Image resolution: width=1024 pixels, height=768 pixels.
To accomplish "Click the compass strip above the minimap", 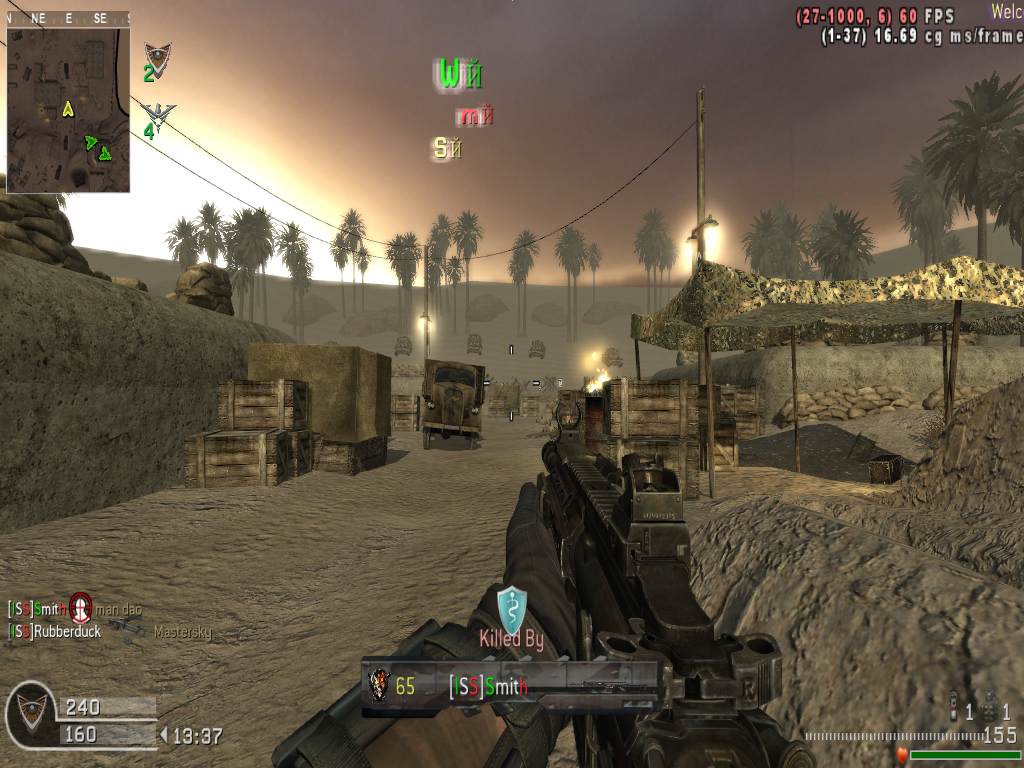I will [68, 18].
